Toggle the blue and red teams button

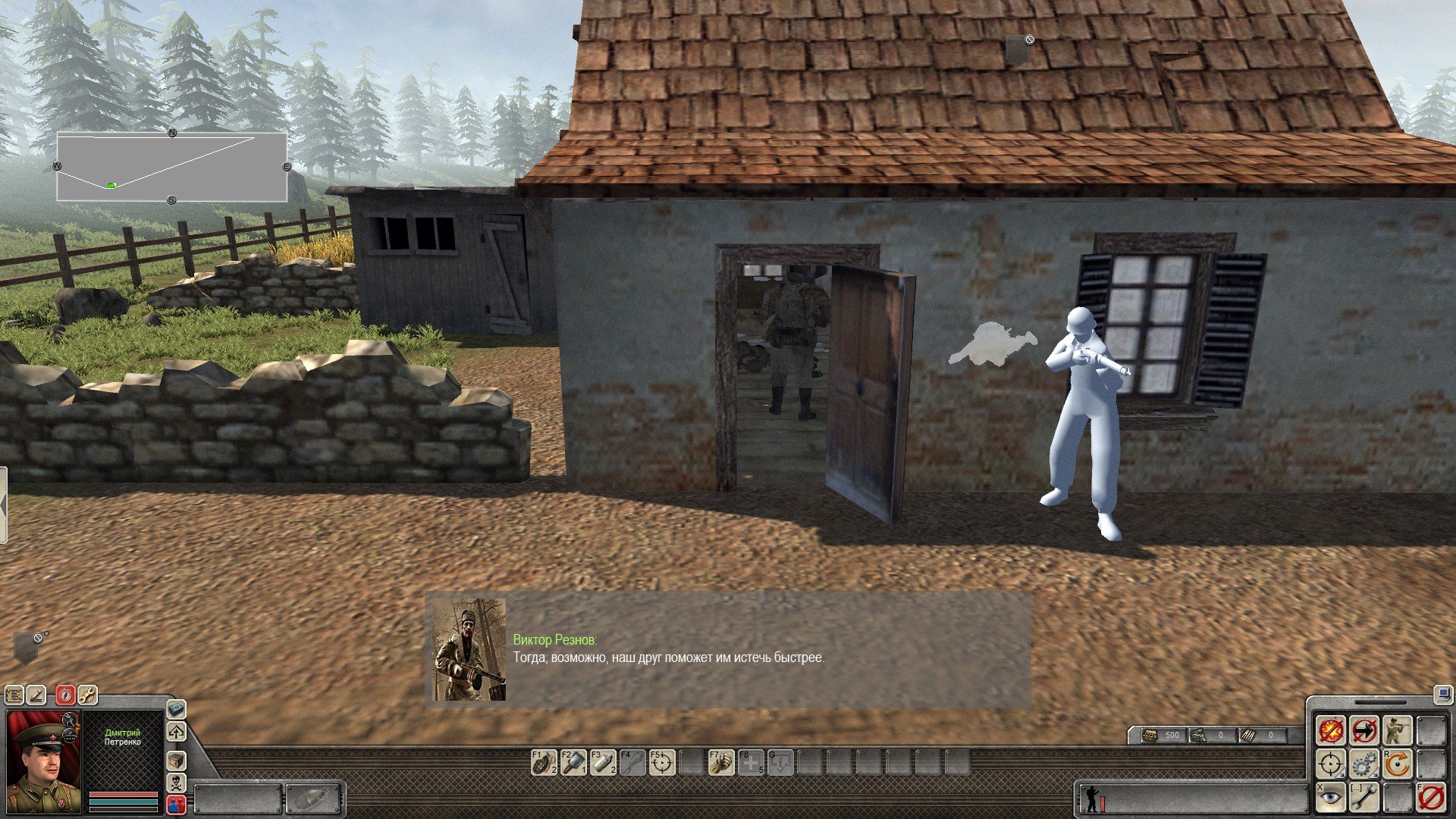click(x=176, y=804)
